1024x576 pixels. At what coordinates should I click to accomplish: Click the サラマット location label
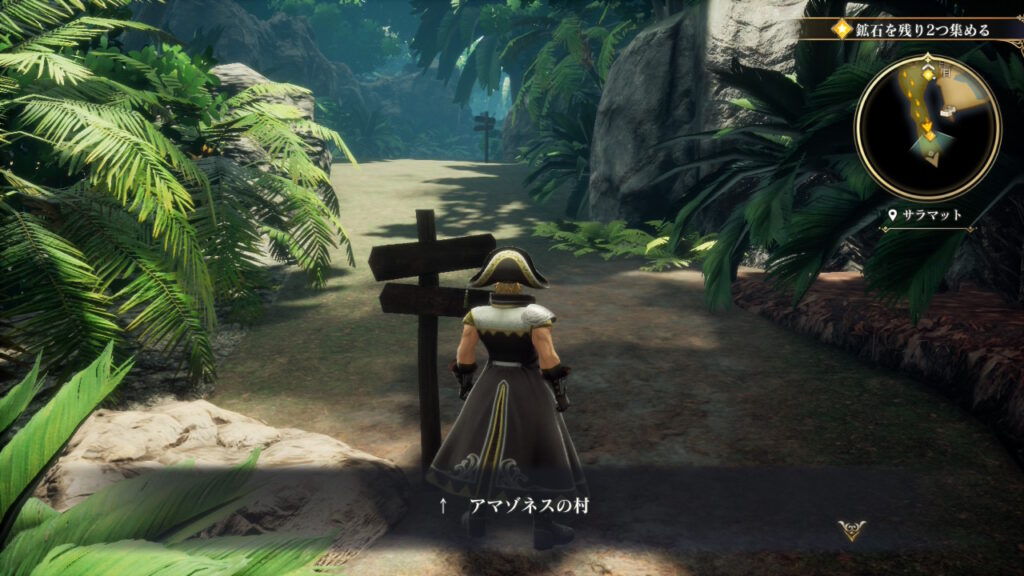click(928, 215)
